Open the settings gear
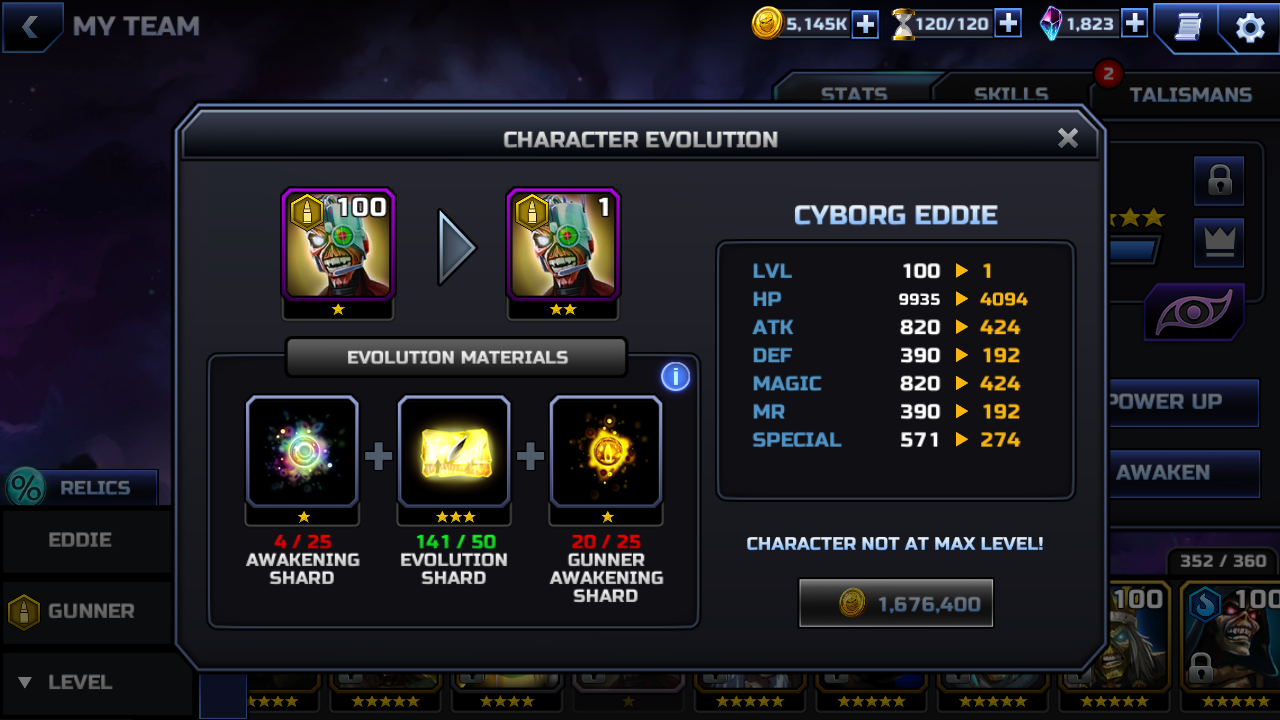Screen dimensions: 1280x720 click(x=1250, y=28)
